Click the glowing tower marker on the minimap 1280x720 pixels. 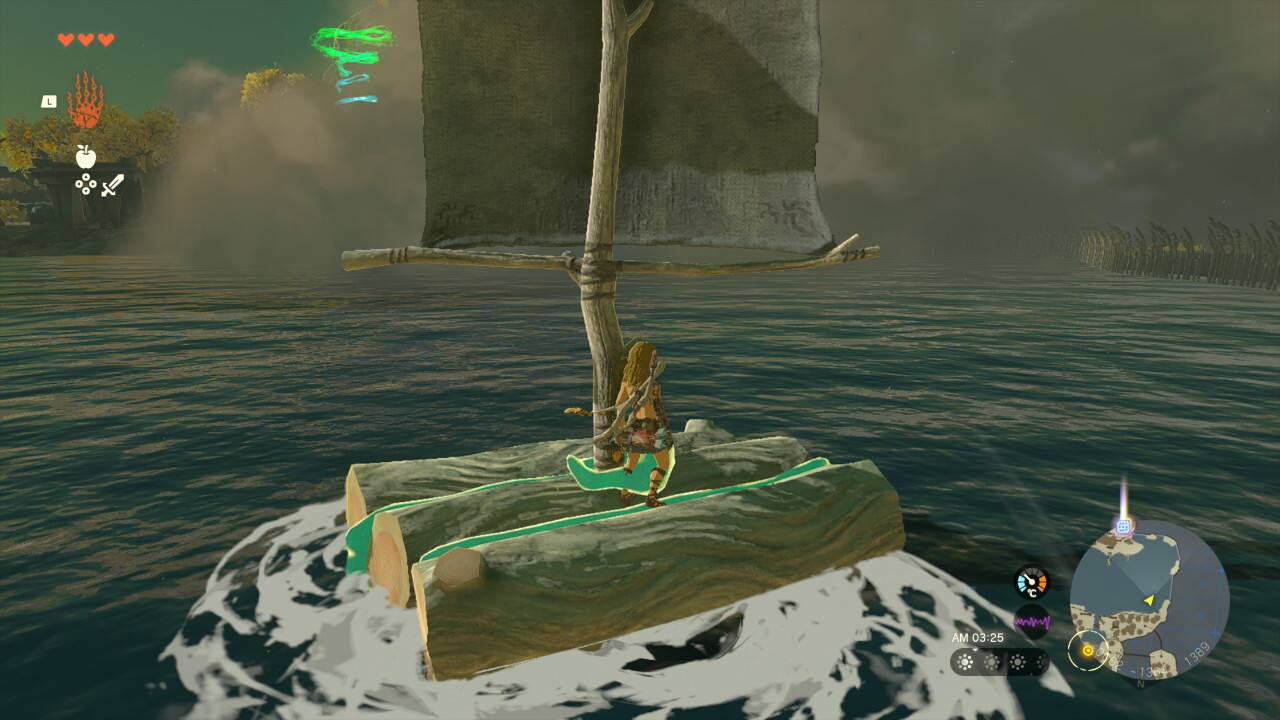pyautogui.click(x=1123, y=526)
